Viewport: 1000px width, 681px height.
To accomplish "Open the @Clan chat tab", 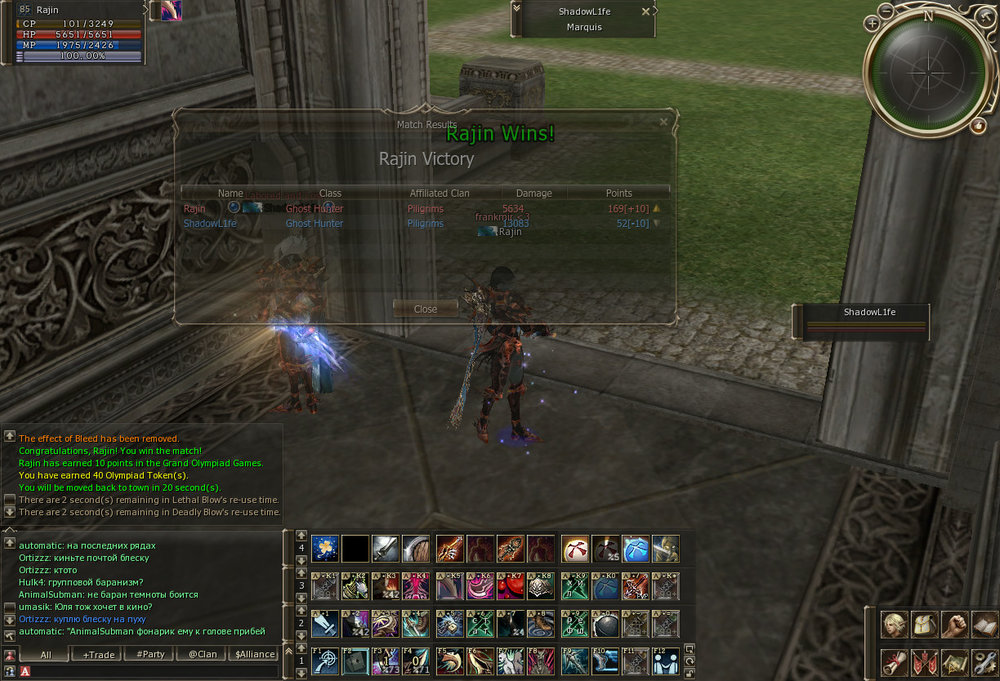I will tap(202, 654).
